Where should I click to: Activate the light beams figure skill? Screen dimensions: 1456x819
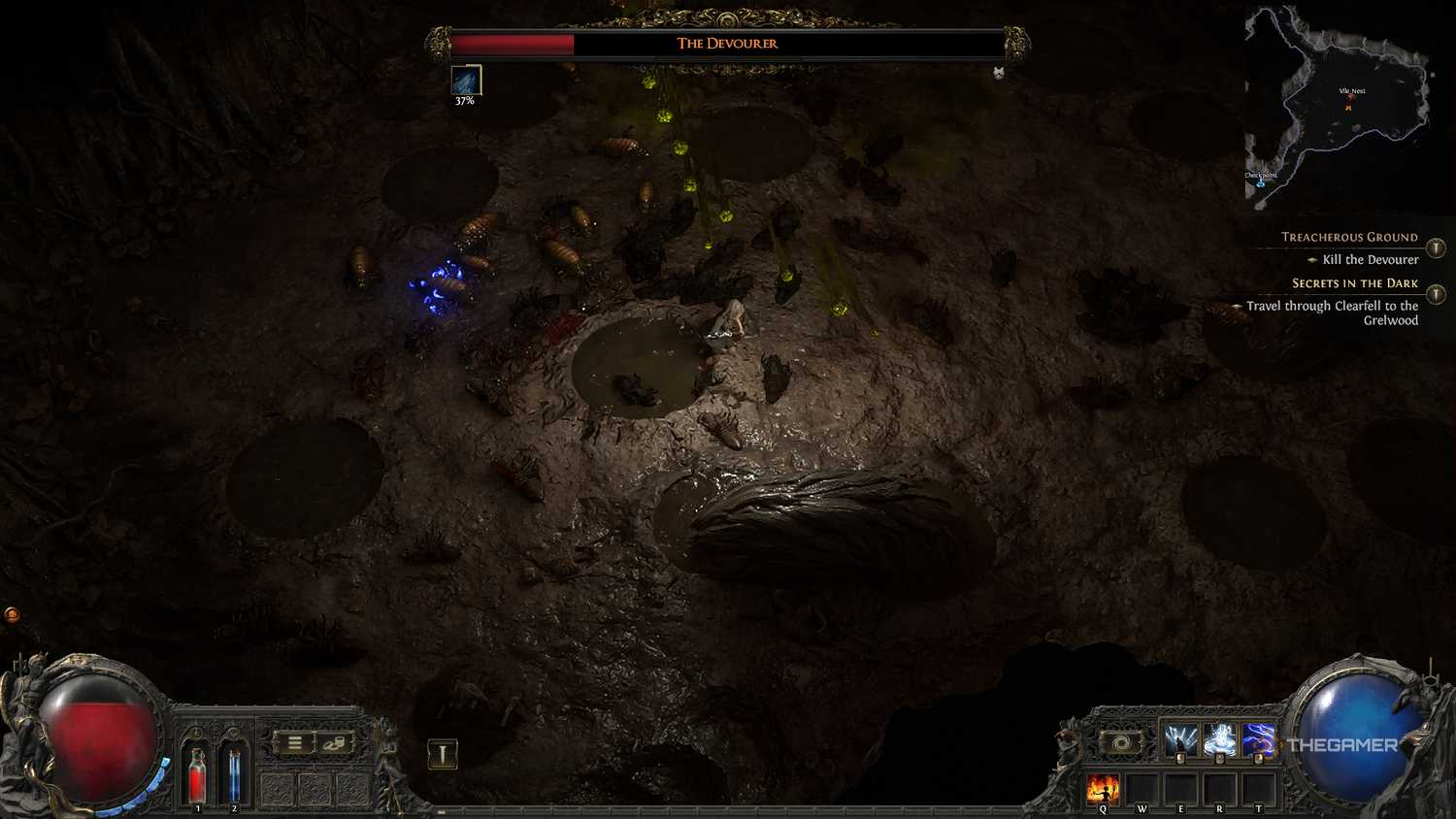[x=1180, y=740]
